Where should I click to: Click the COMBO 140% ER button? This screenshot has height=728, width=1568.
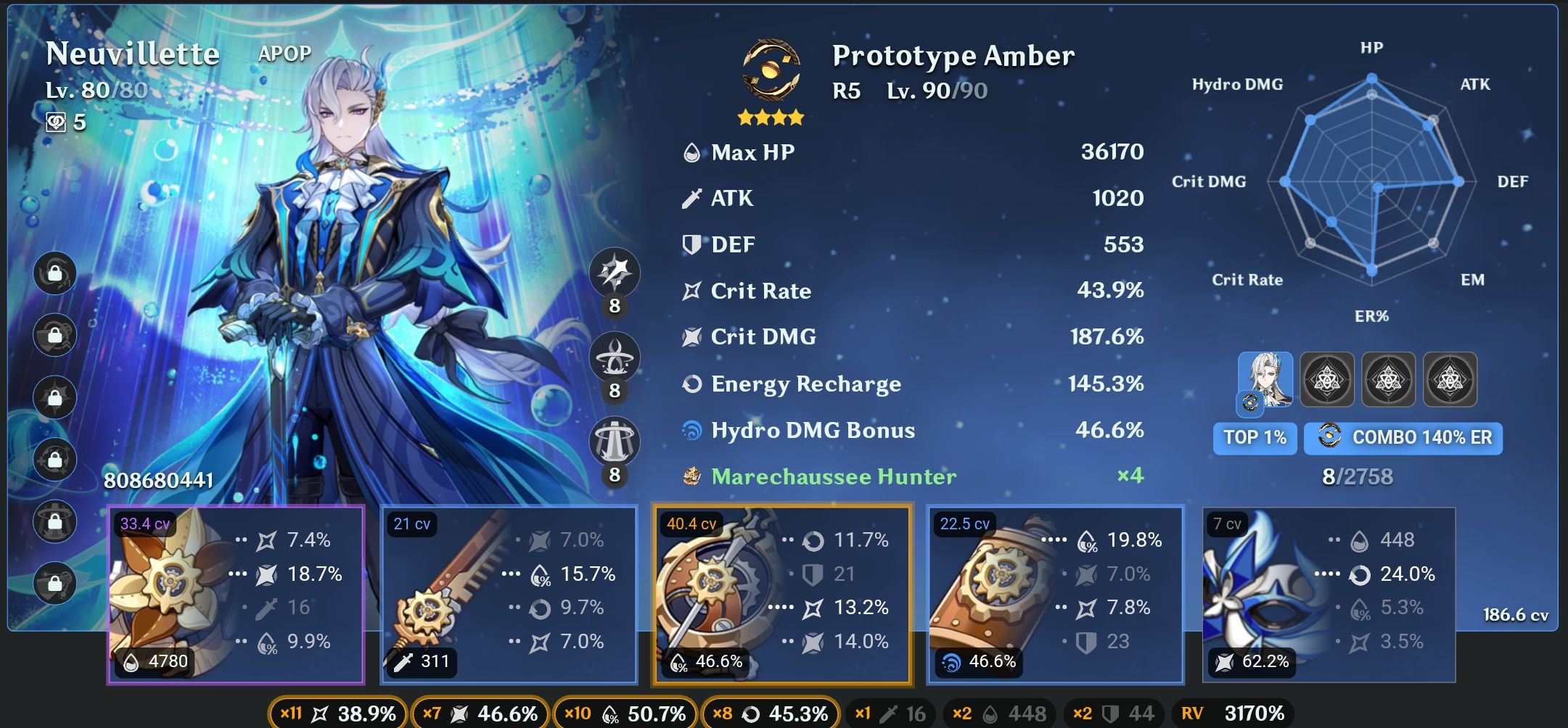tap(1403, 438)
